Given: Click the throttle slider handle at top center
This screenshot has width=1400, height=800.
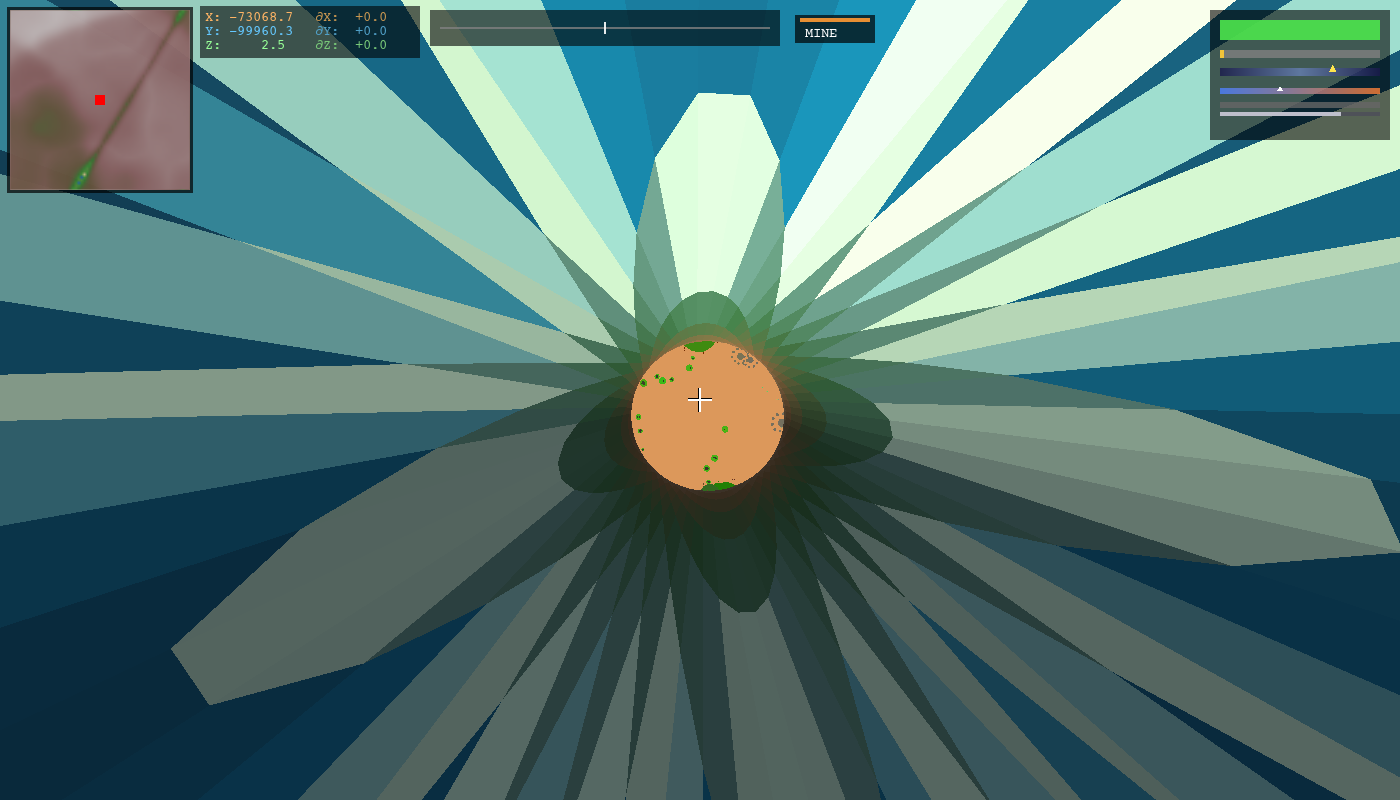Looking at the screenshot, I should [605, 28].
